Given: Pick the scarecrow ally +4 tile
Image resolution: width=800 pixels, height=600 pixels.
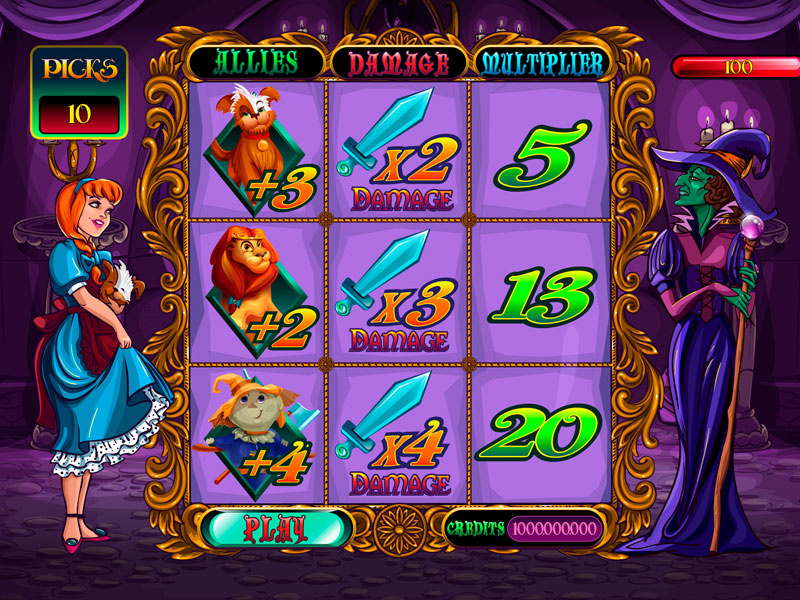Looking at the screenshot, I should pos(257,435).
